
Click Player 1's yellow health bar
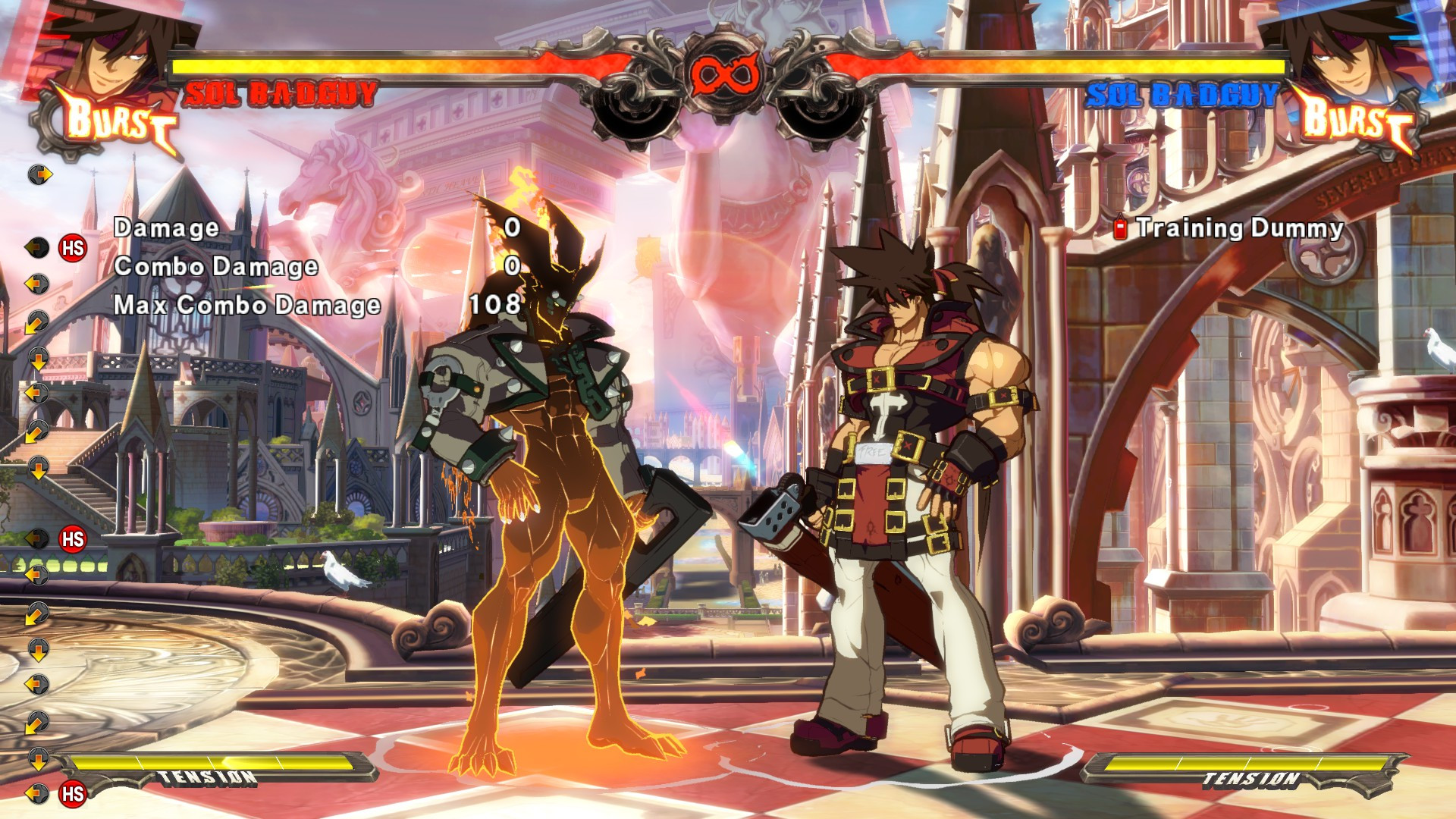click(x=379, y=64)
